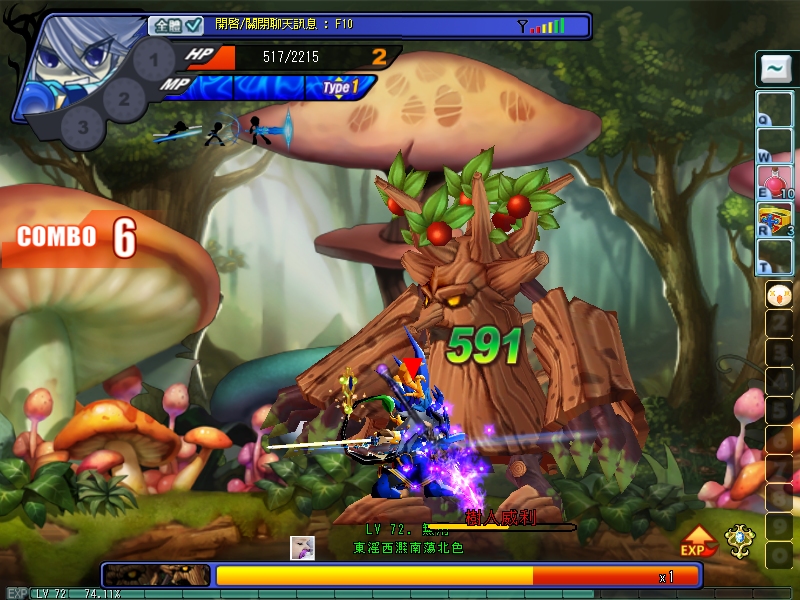Select skill orb number 1
Image resolution: width=800 pixels, height=600 pixels.
[153, 58]
